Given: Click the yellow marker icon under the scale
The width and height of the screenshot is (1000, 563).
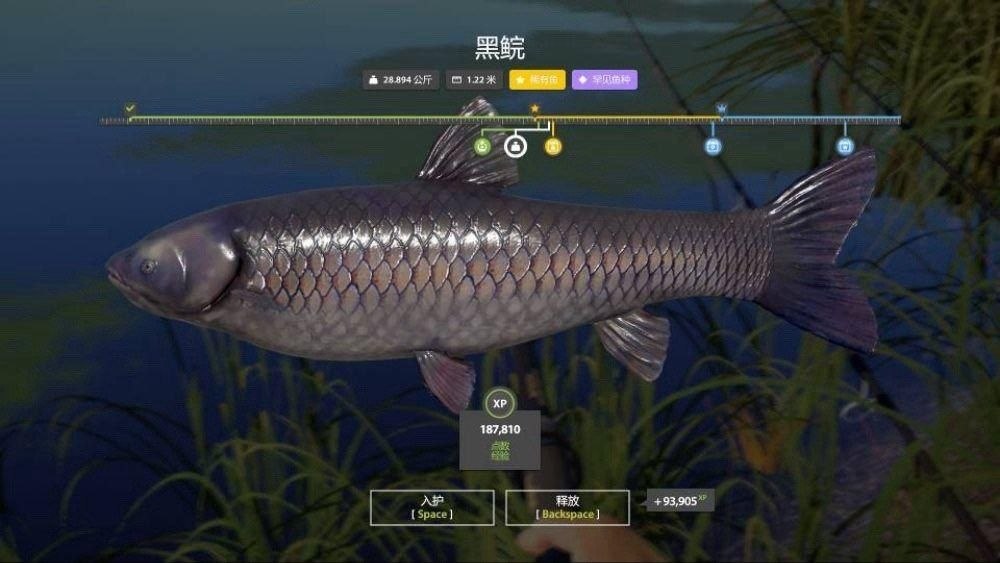Looking at the screenshot, I should pos(553,147).
